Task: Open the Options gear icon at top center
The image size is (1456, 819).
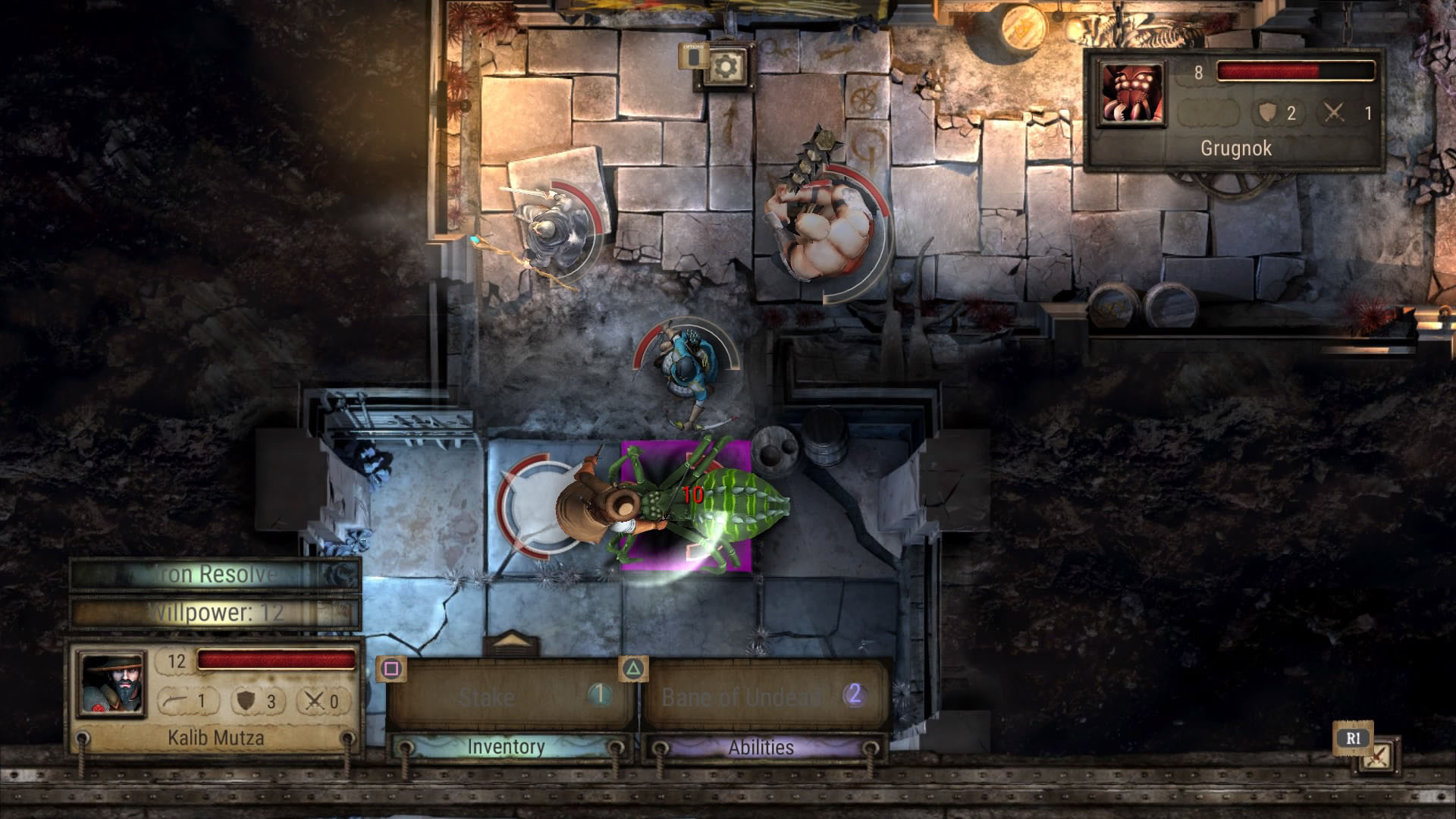Action: pyautogui.click(x=726, y=67)
